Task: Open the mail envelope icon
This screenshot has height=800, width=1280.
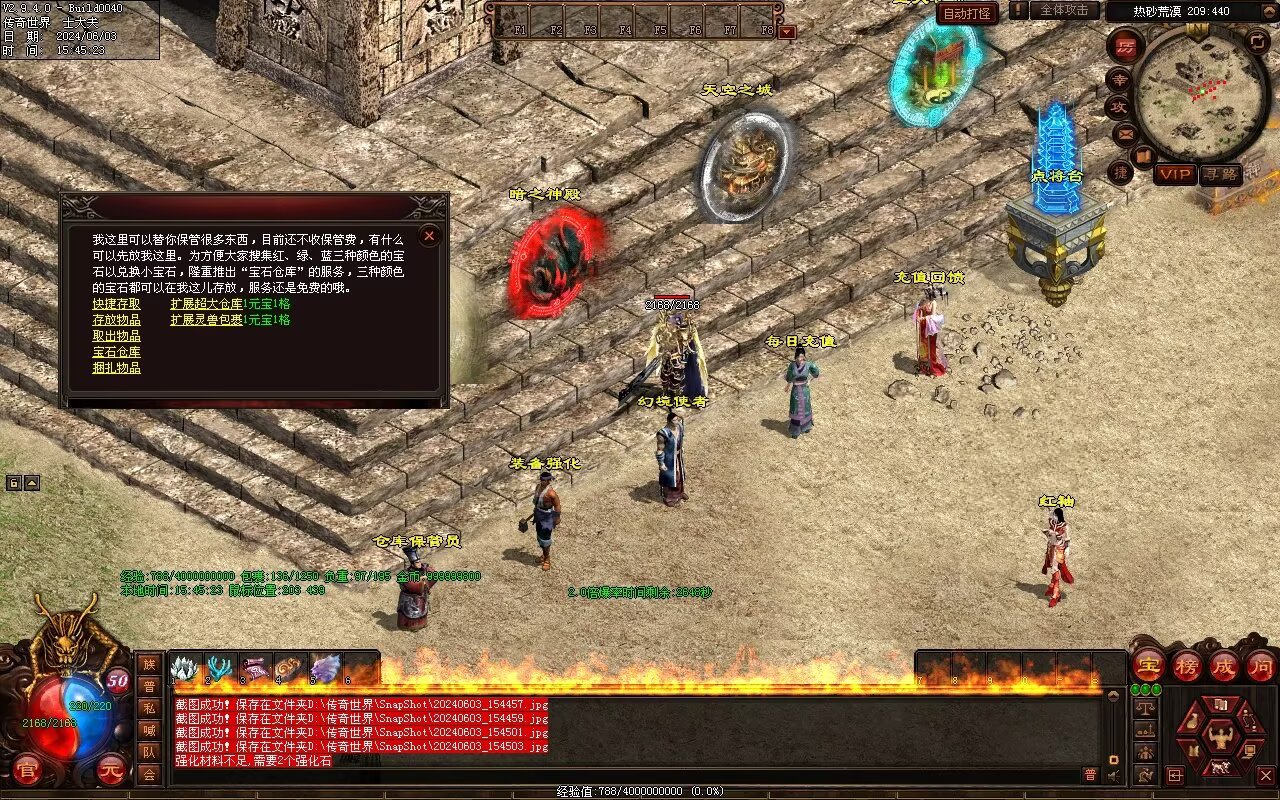Action: [x=1125, y=133]
